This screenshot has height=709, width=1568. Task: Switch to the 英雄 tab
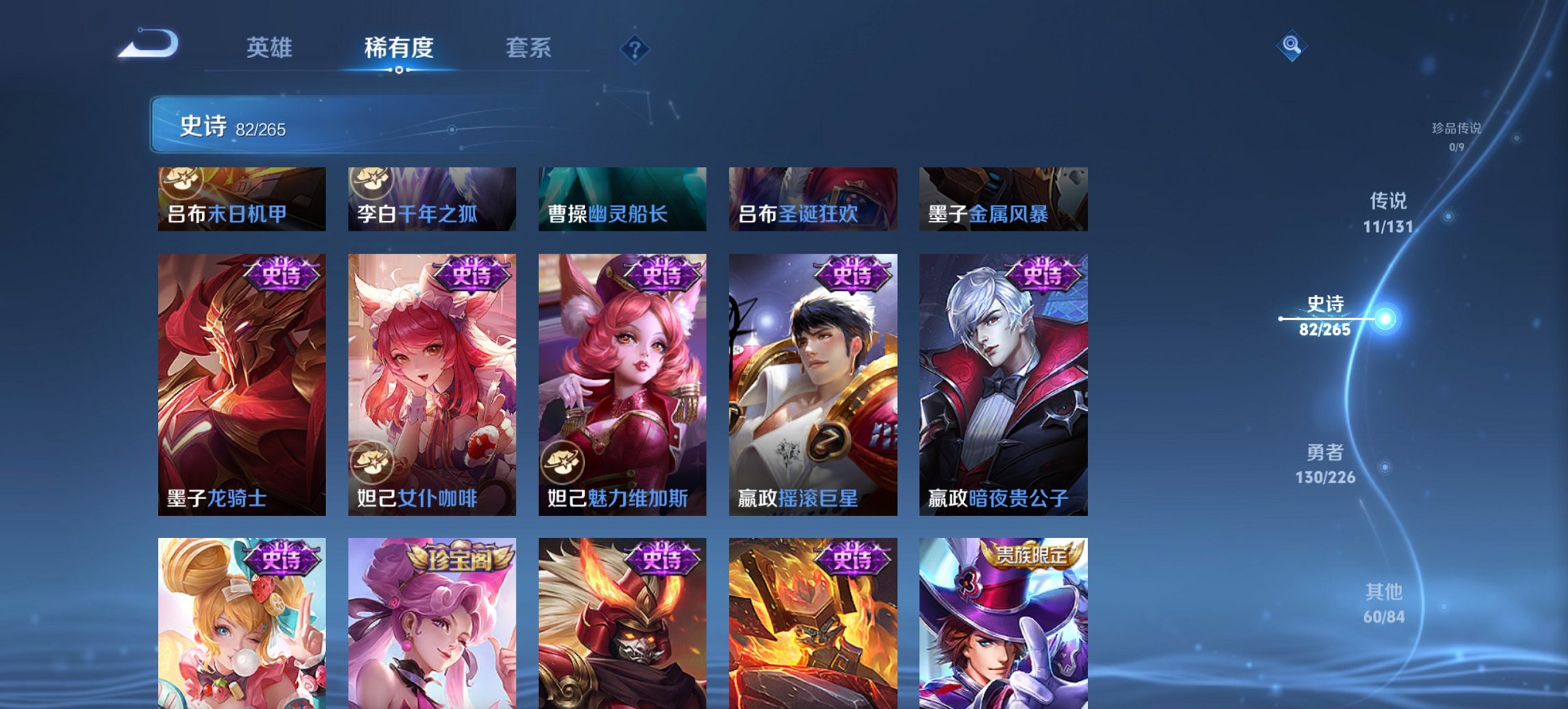coord(271,48)
